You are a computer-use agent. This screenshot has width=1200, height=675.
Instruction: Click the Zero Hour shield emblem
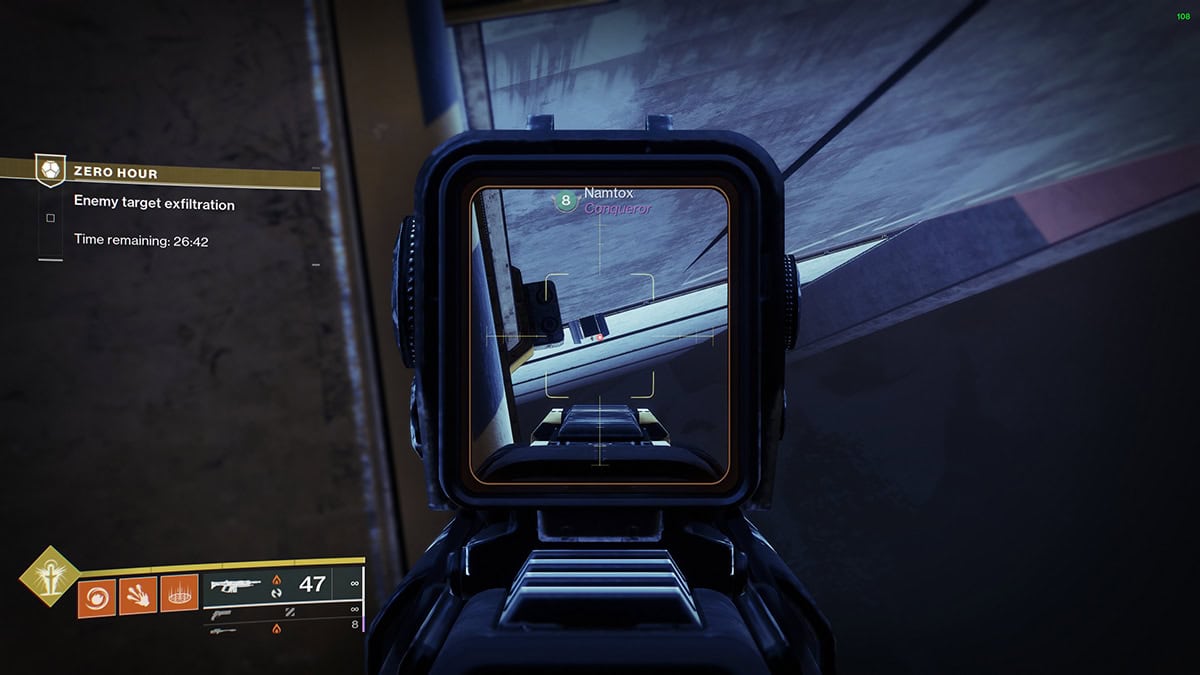(x=50, y=170)
